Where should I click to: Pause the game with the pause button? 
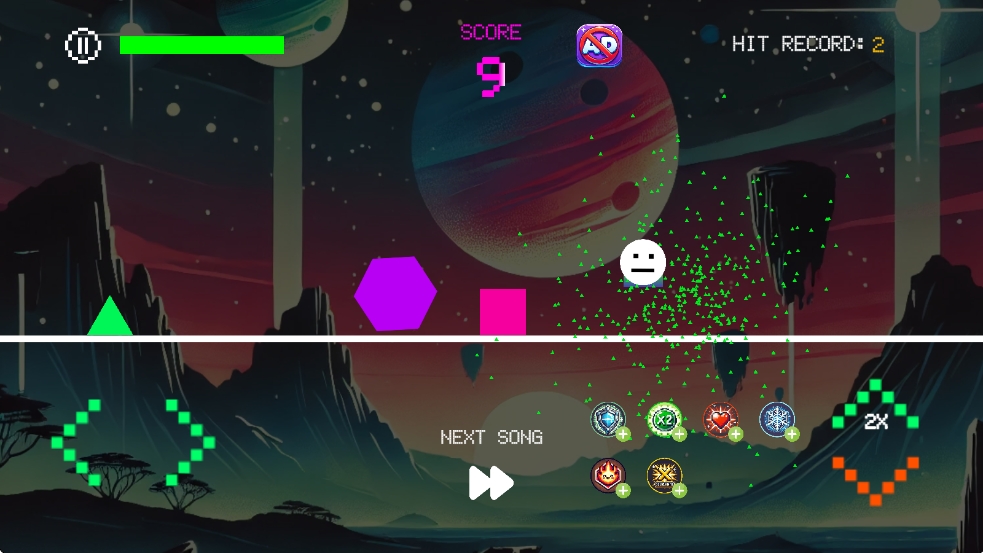tap(83, 45)
